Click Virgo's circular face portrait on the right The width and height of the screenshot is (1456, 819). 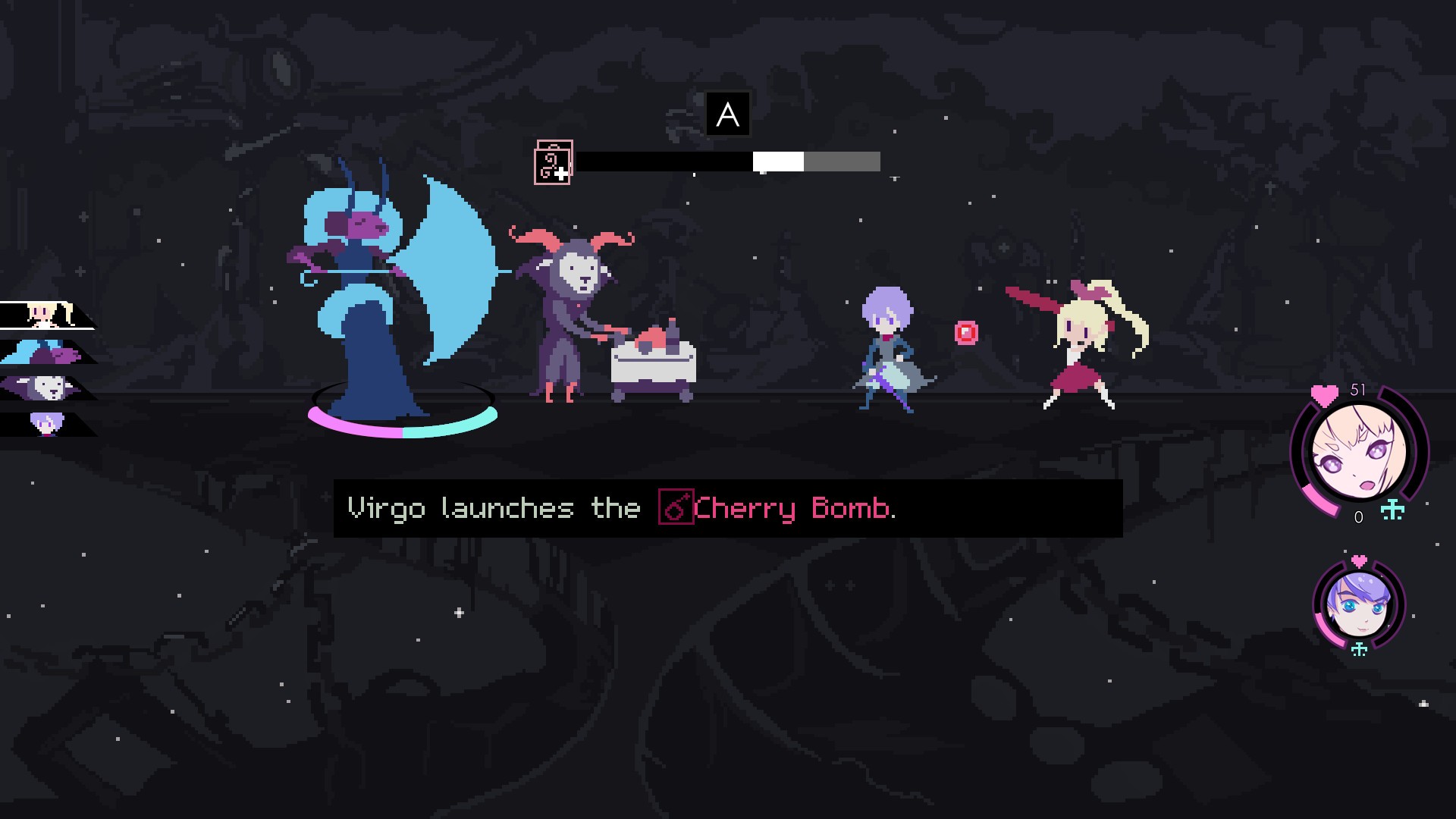[x=1359, y=451]
